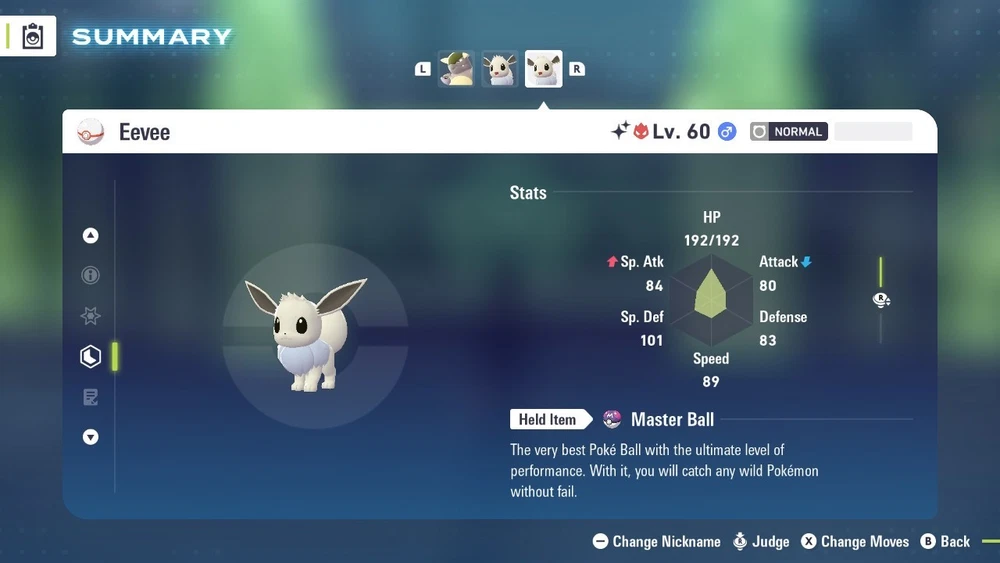Select the dark-framed Eevee thumbnail in the middle
Viewport: 1000px width, 563px height.
500,69
